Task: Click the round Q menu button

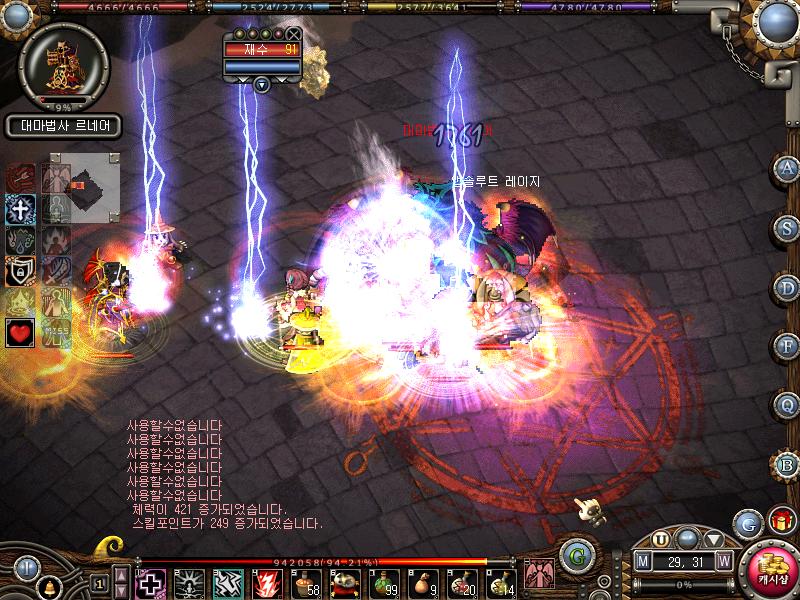Action: [787, 405]
